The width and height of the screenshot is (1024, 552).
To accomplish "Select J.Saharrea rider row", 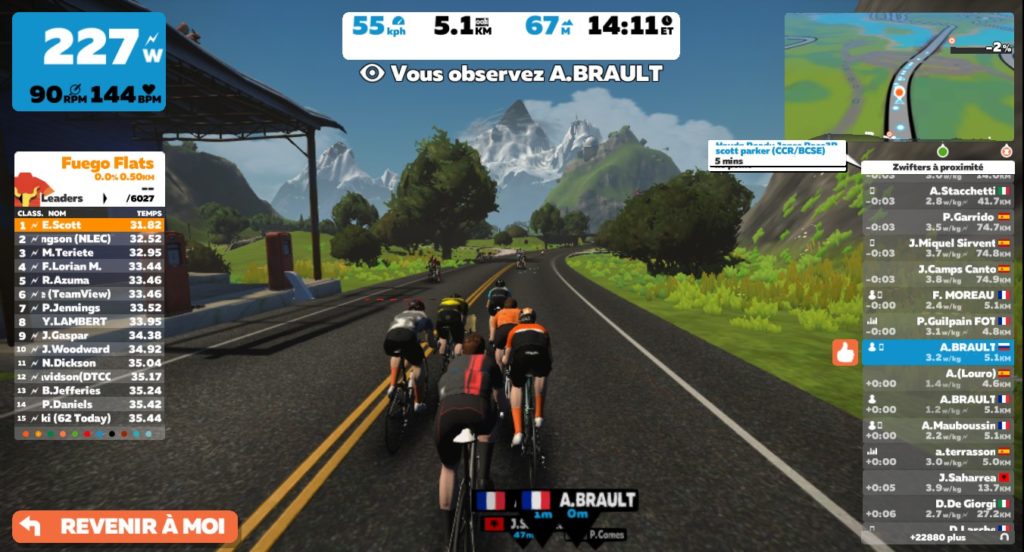I will [938, 482].
